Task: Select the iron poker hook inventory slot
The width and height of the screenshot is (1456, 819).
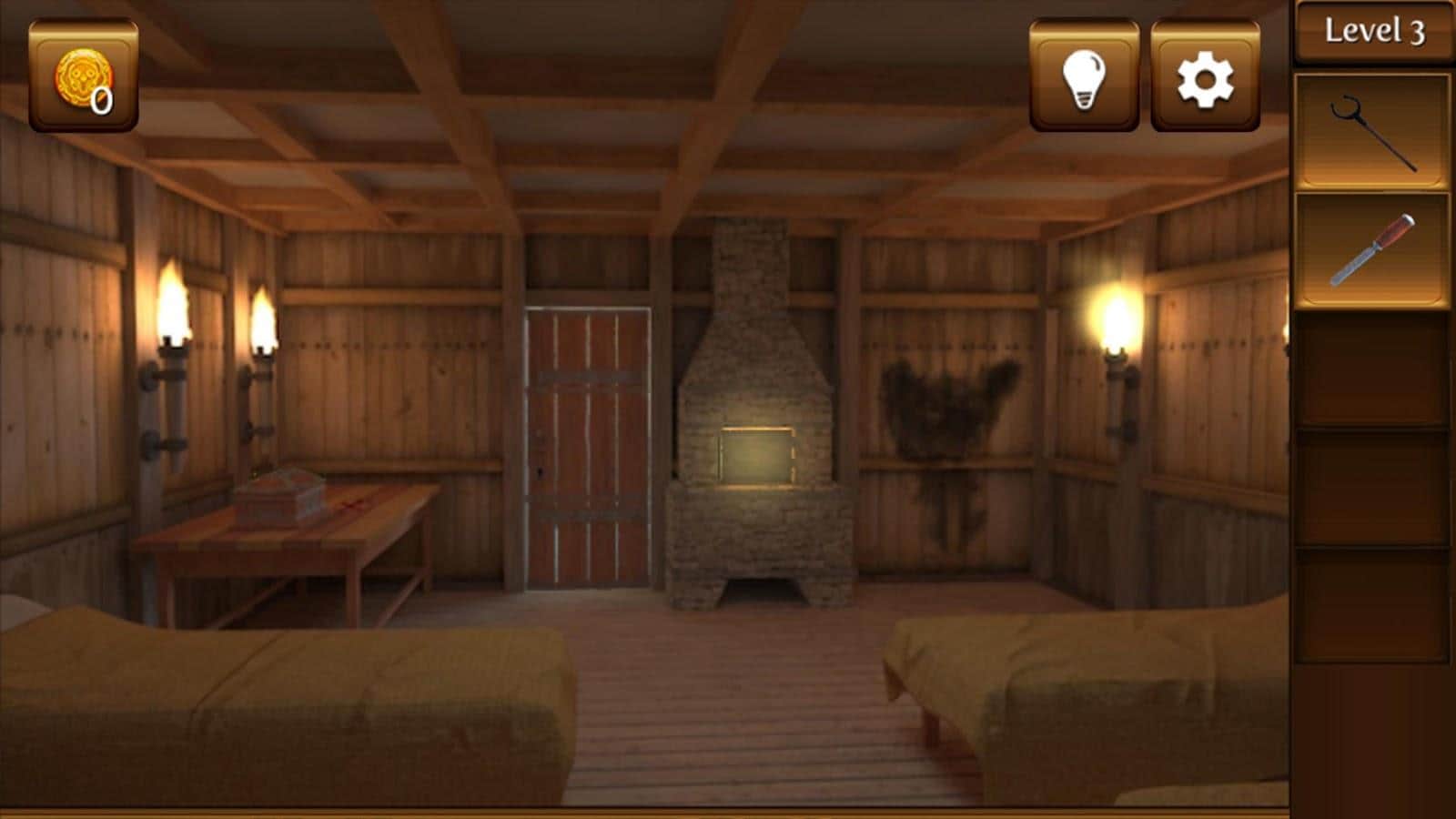Action: point(1372,133)
